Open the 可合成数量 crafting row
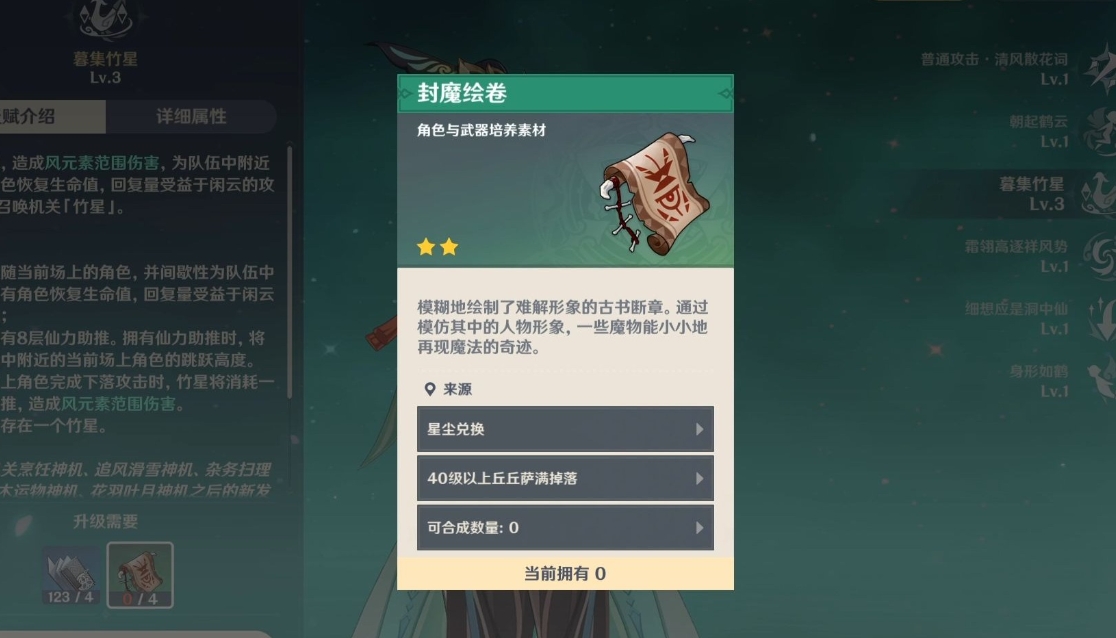Viewport: 1116px width, 638px height. click(x=565, y=527)
